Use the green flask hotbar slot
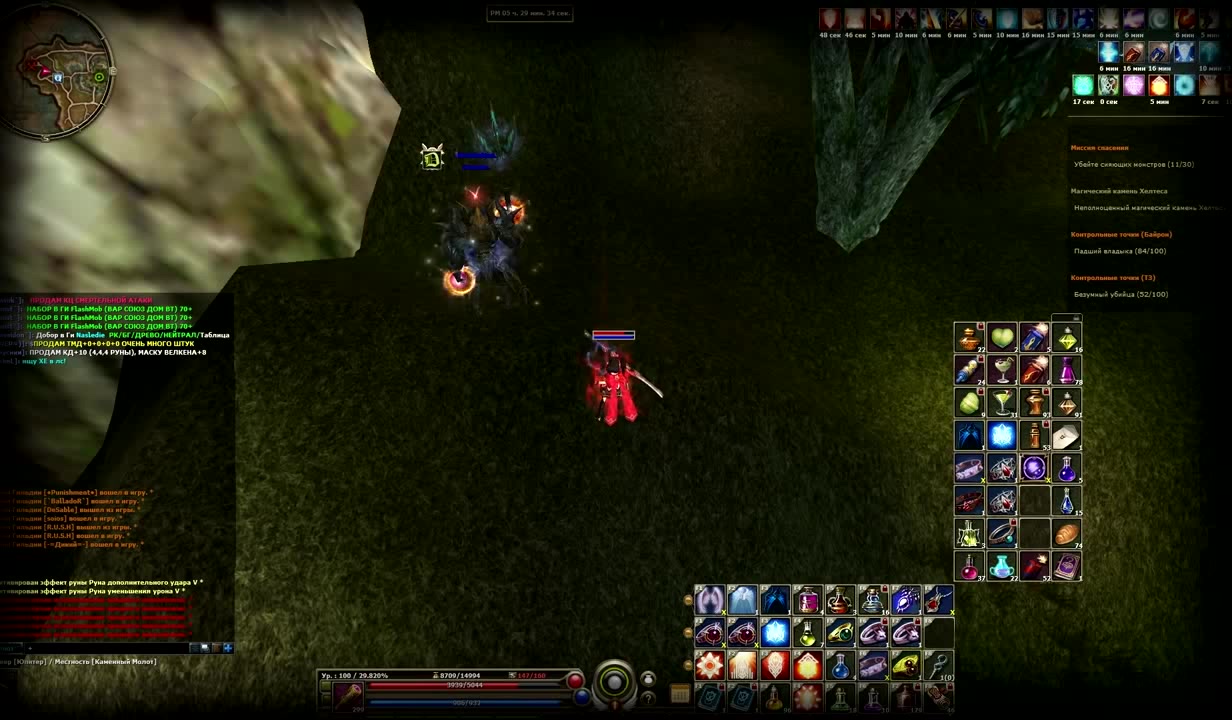The image size is (1232, 720). point(807,632)
